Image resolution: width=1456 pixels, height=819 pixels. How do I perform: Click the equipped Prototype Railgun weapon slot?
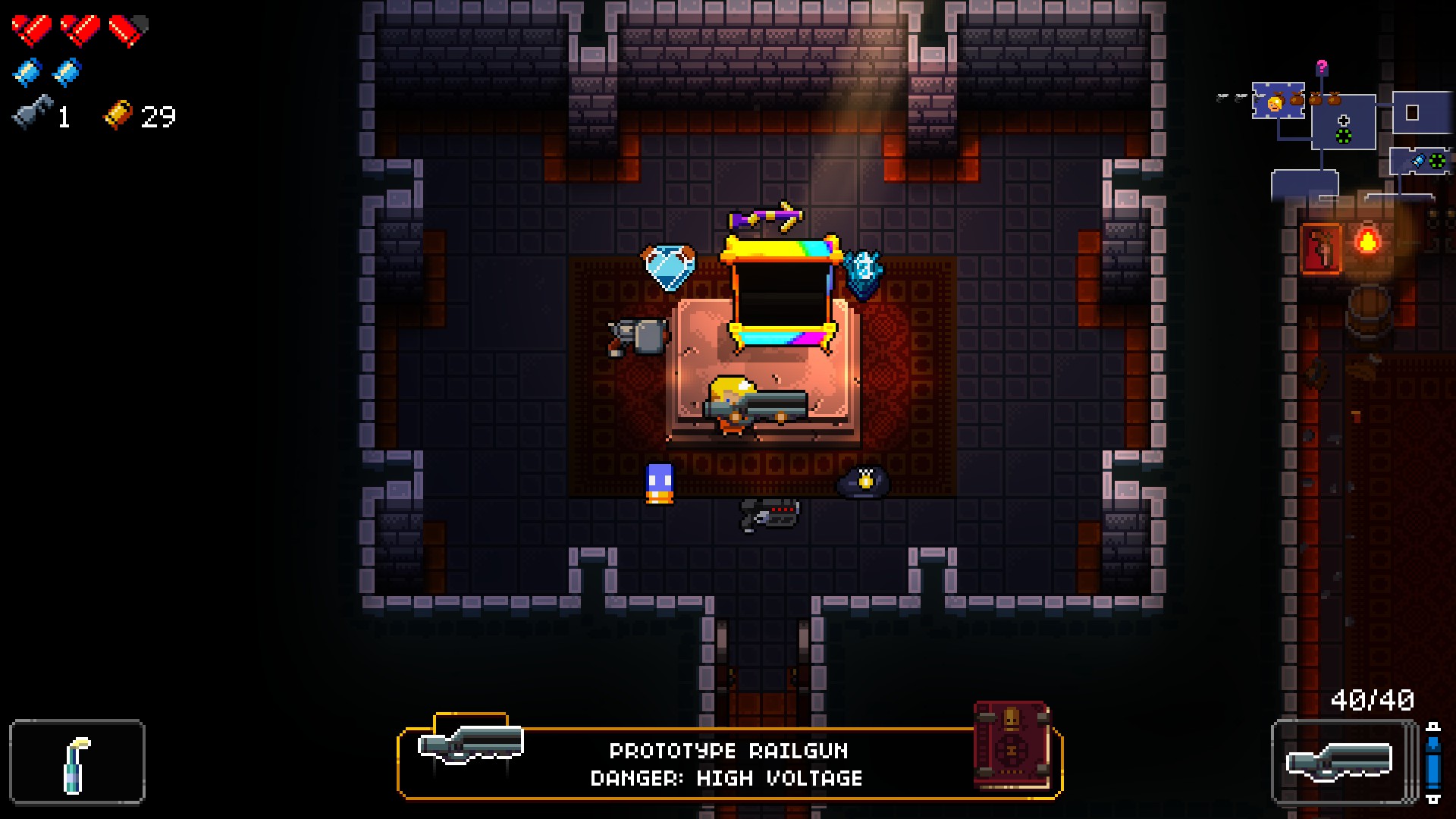pyautogui.click(x=1341, y=761)
